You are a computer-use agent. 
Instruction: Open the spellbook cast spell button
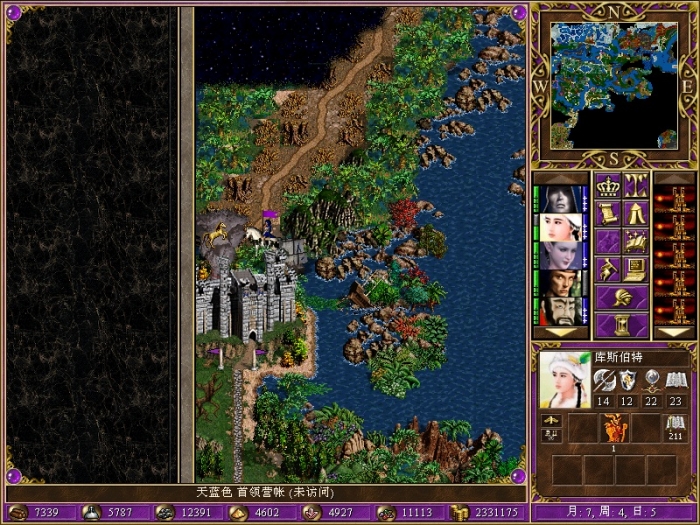pos(636,241)
